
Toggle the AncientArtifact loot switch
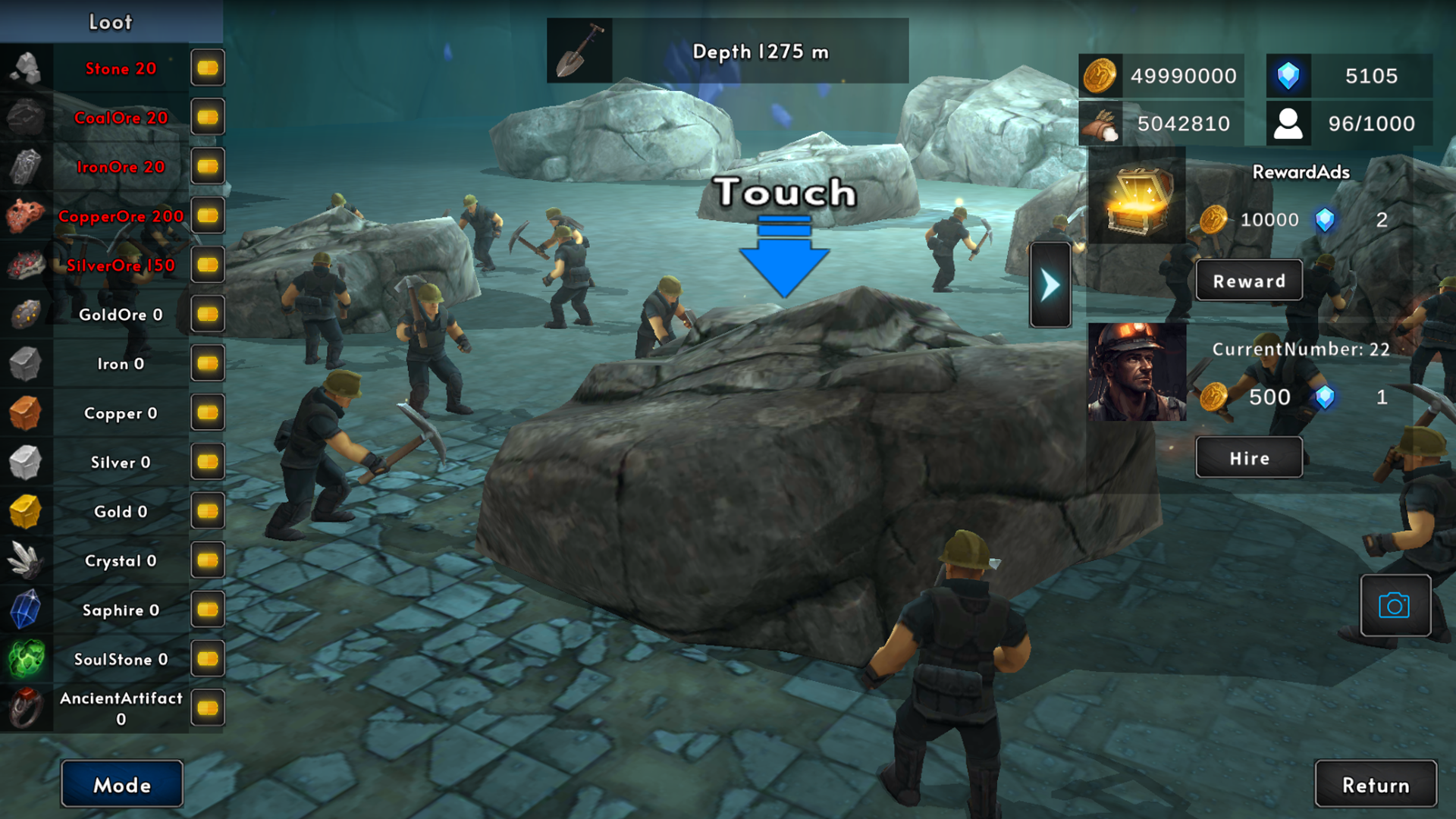(207, 708)
